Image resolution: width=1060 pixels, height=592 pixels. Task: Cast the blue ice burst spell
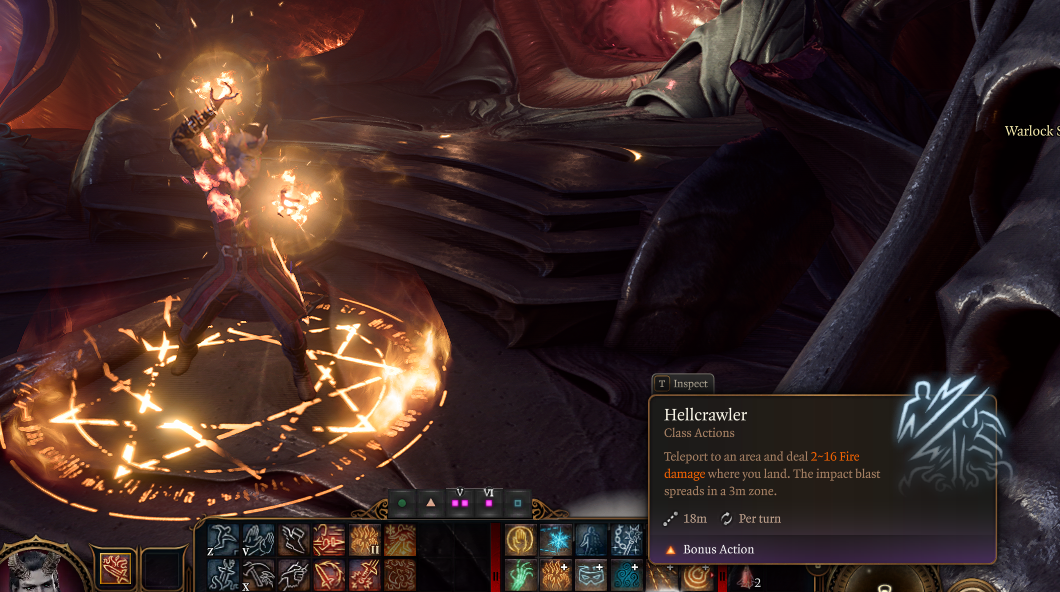(555, 540)
